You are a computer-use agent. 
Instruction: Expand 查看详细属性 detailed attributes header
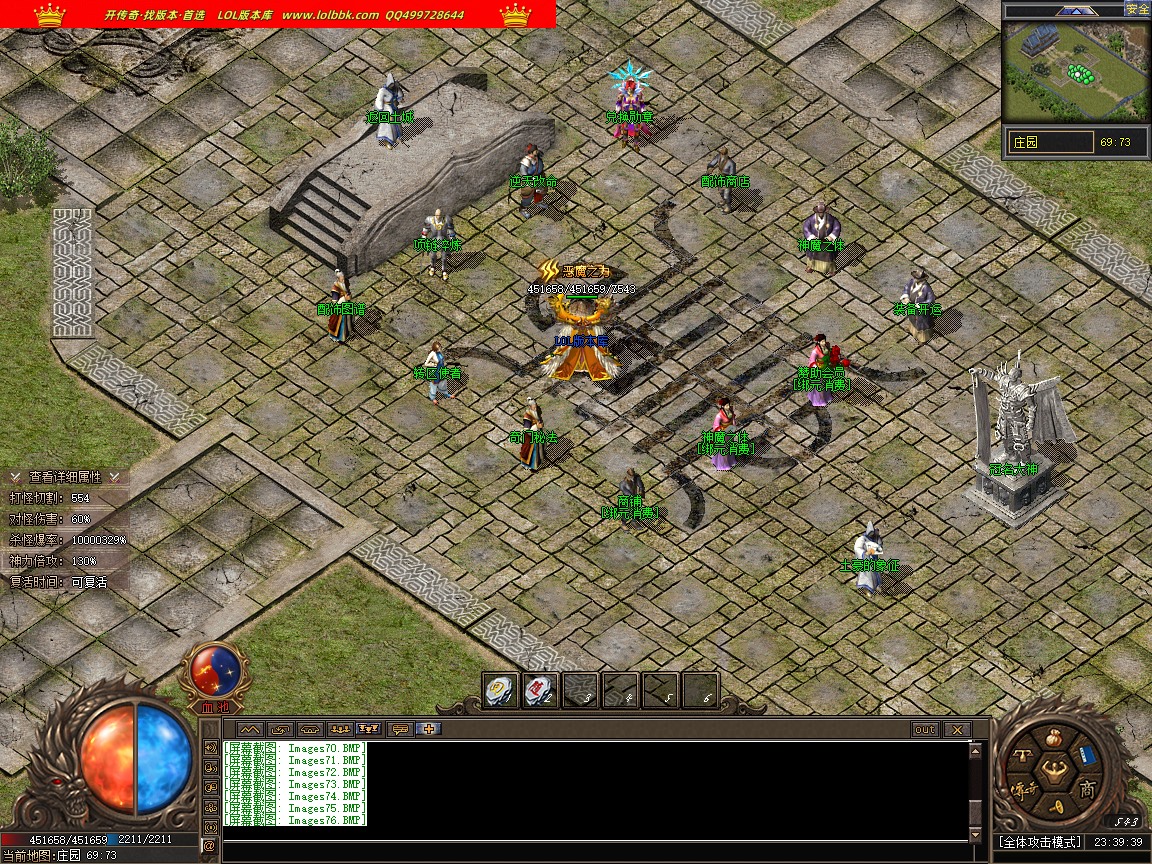point(64,477)
